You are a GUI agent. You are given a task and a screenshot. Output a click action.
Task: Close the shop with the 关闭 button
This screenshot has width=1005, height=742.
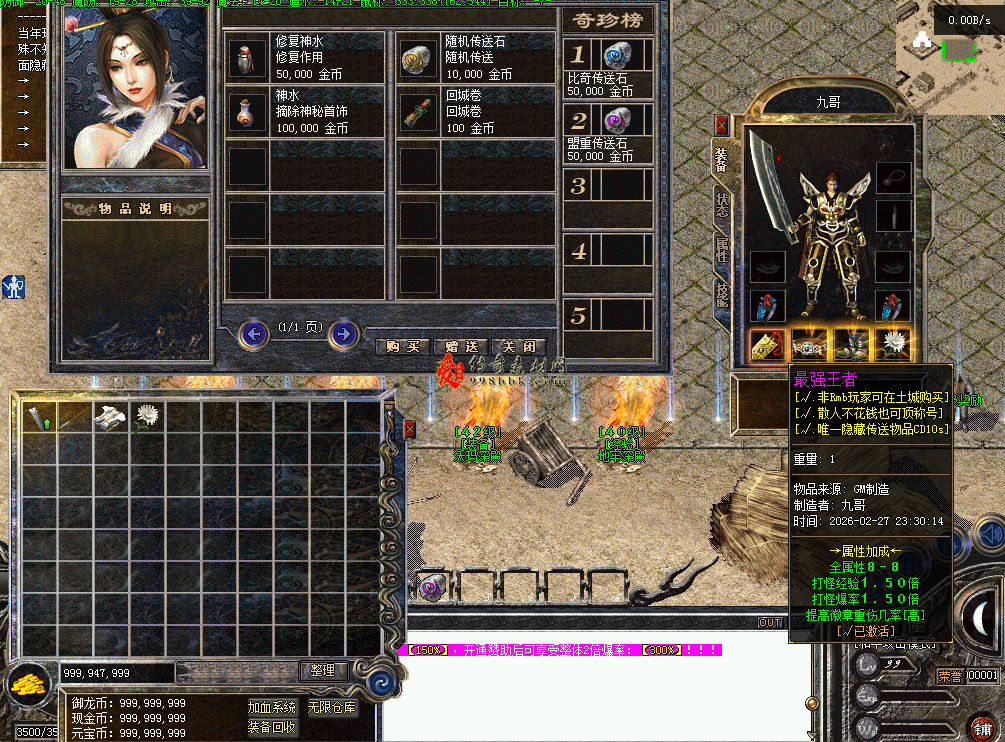click(x=519, y=347)
